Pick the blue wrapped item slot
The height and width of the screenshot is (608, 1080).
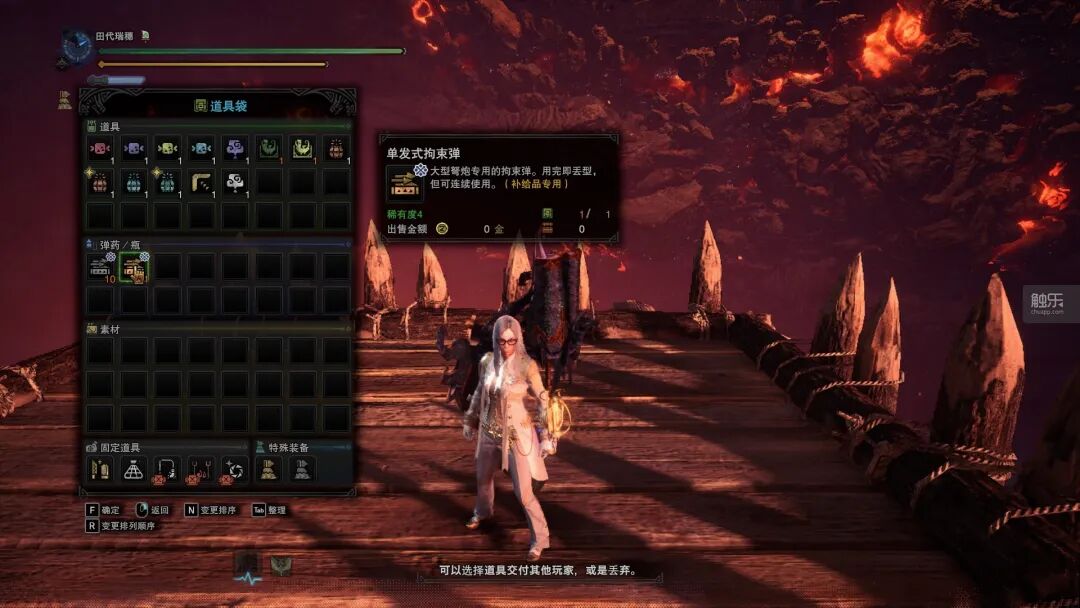pos(201,148)
